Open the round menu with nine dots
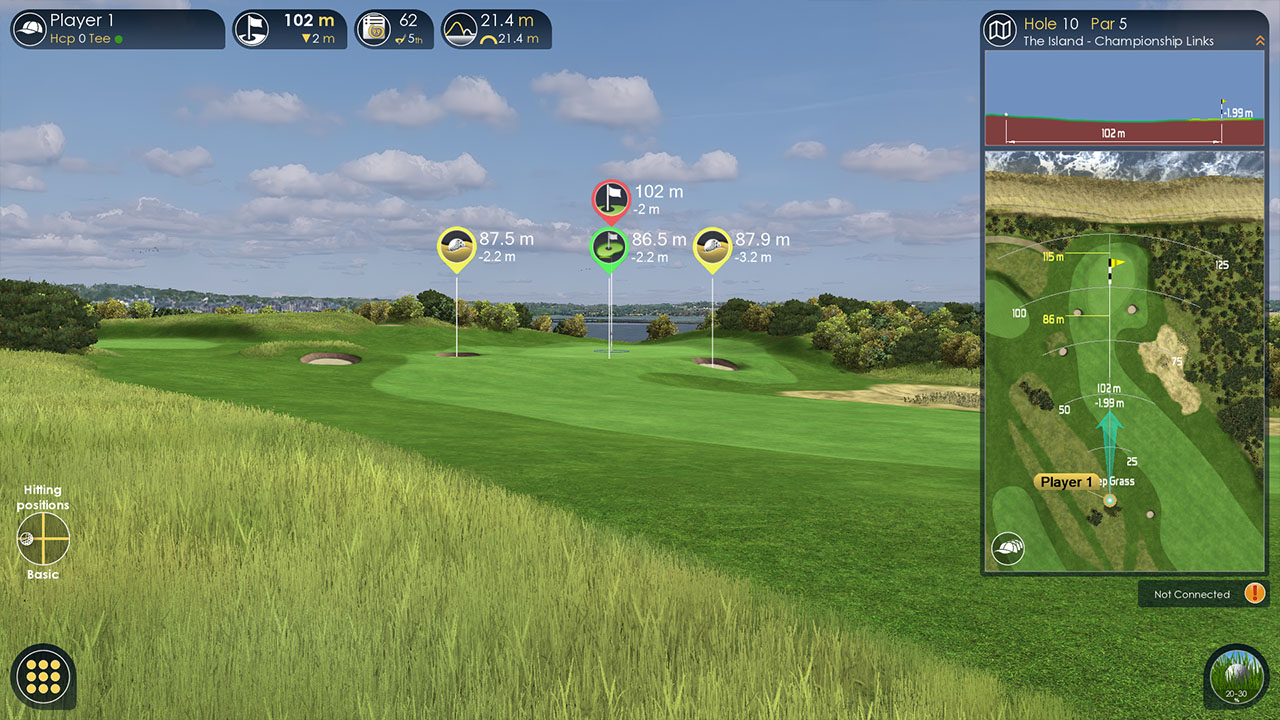1280x720 pixels. pos(43,677)
